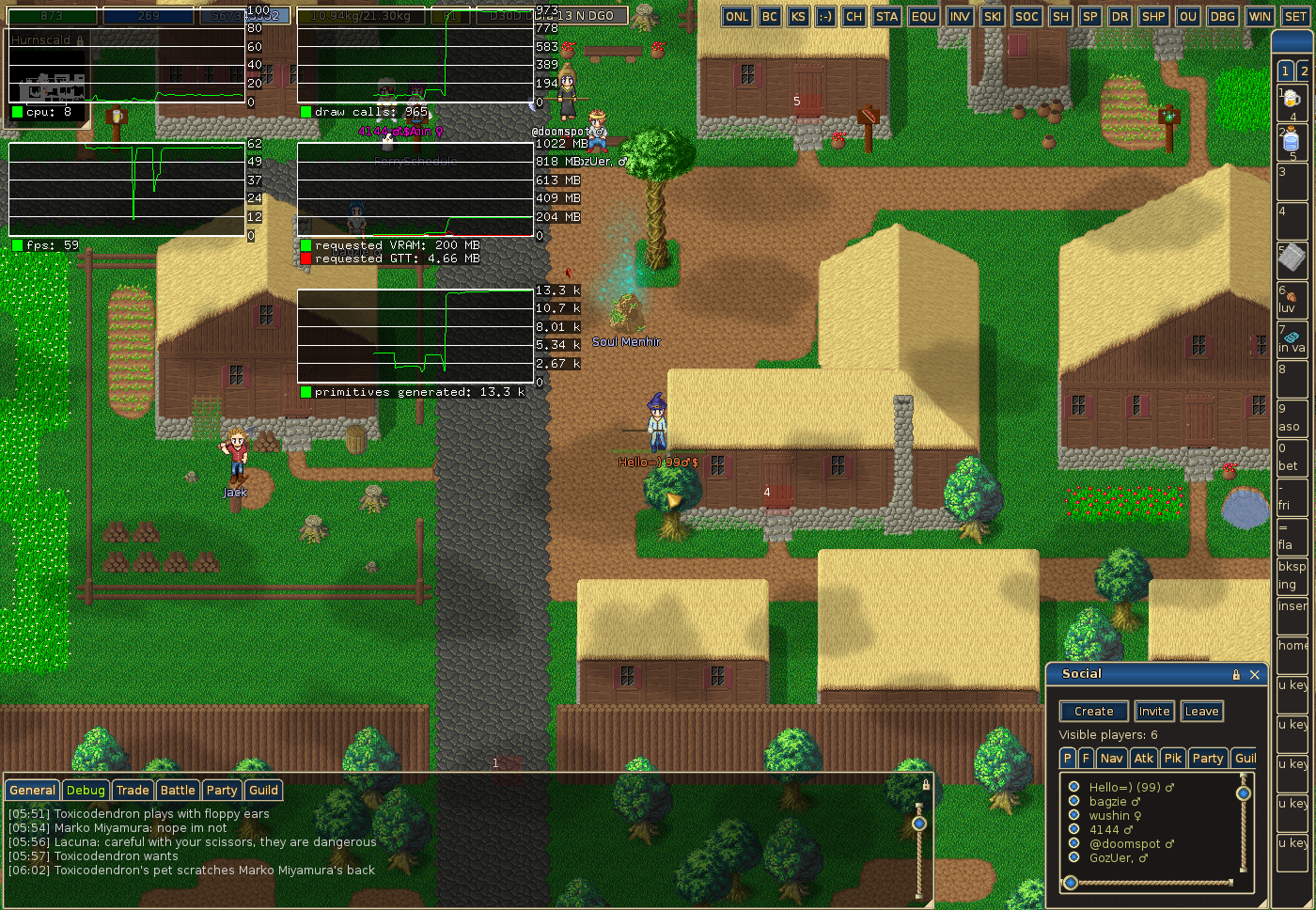
Task: Close the Social window
Action: [1254, 674]
